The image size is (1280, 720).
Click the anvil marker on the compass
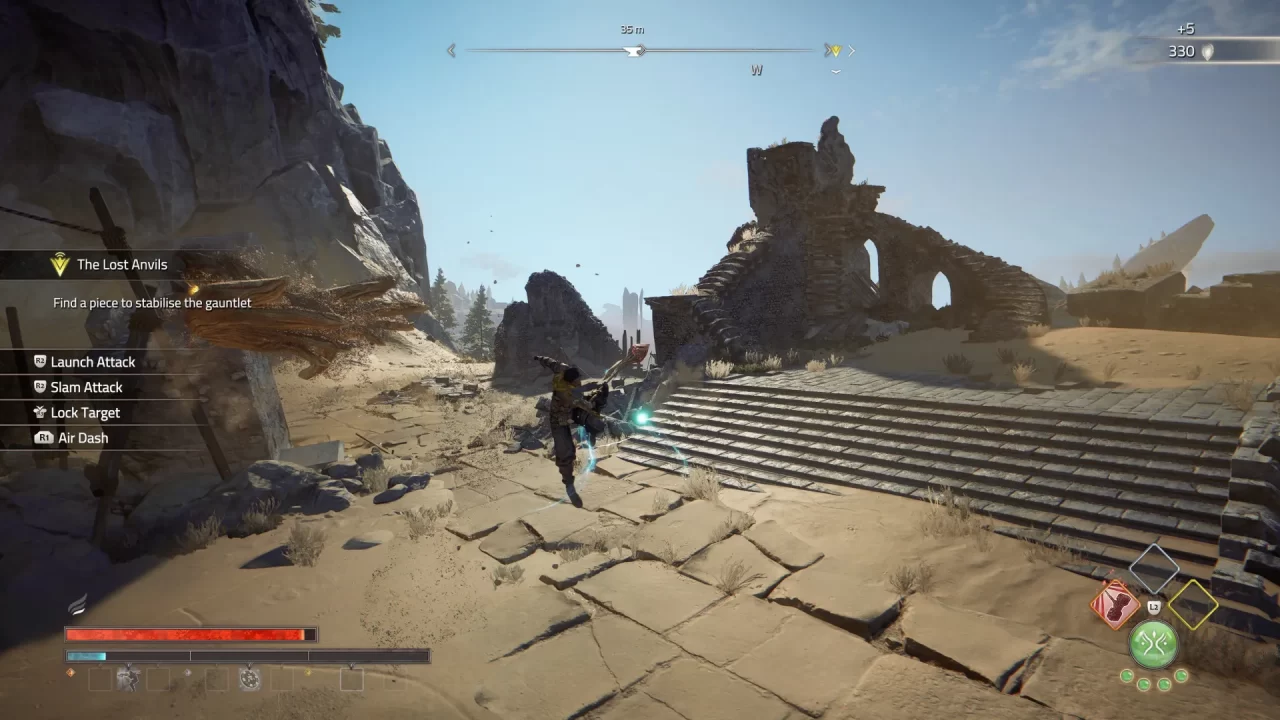[633, 50]
